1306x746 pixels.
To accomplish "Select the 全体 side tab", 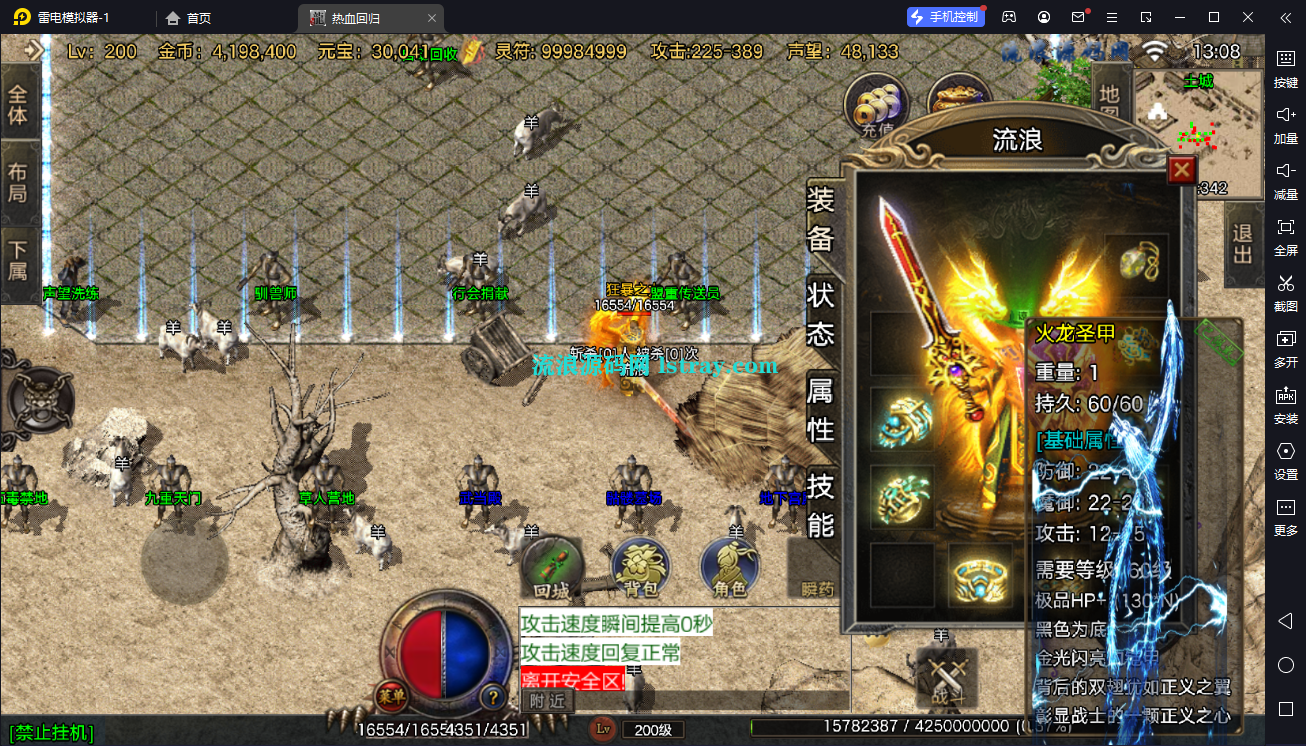I will 18,103.
